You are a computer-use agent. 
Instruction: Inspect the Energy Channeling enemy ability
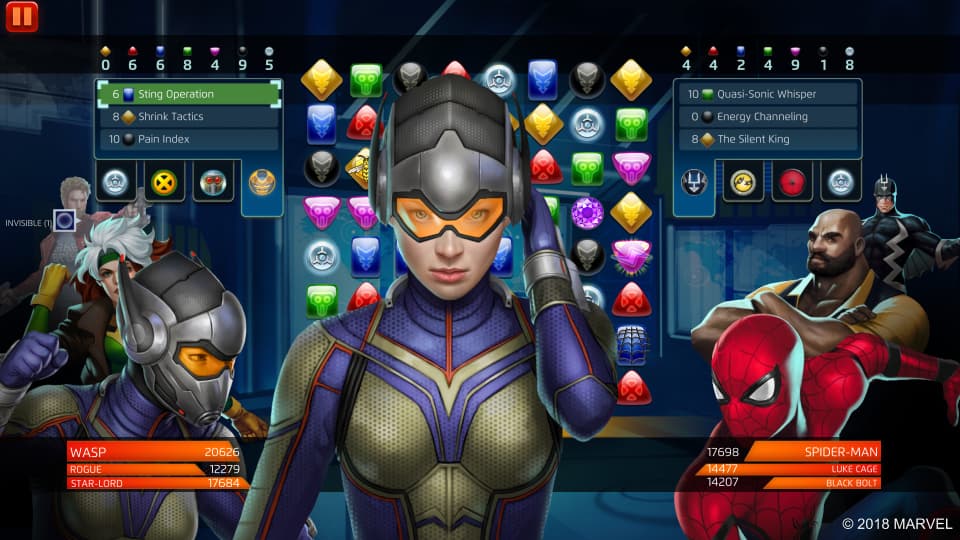(767, 117)
